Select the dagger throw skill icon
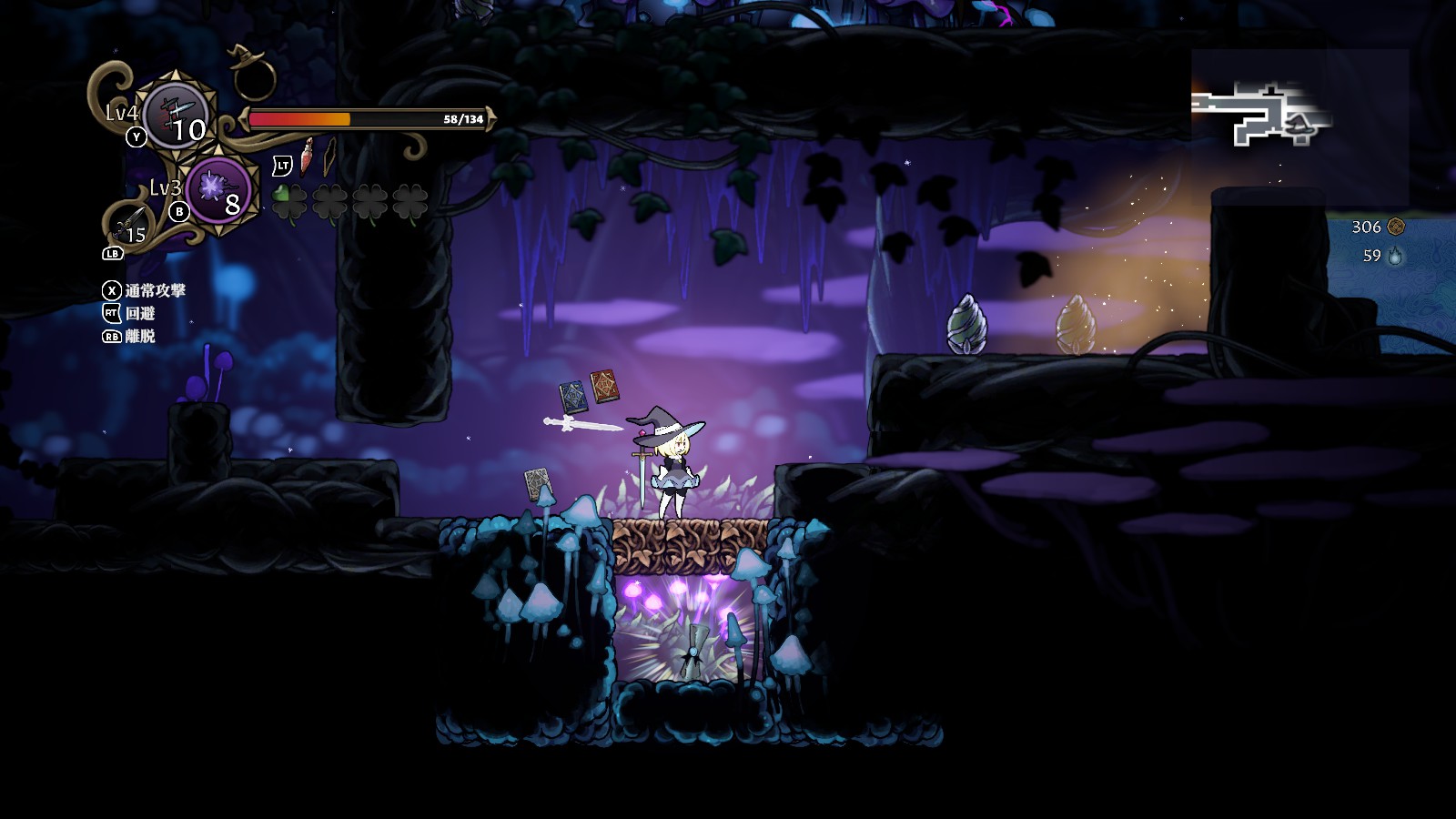Image resolution: width=1456 pixels, height=819 pixels. [x=178, y=115]
